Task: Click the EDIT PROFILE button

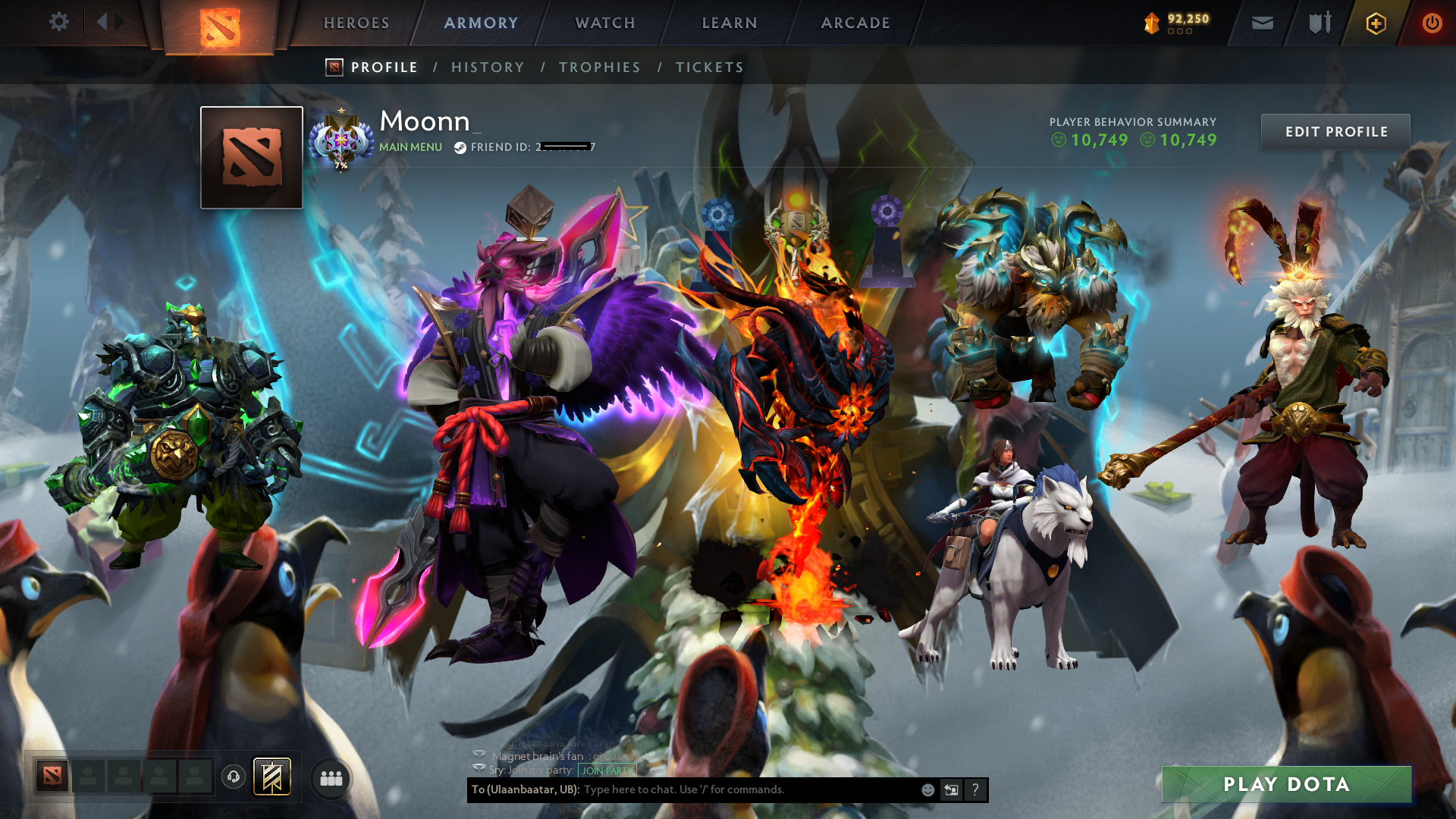Action: [x=1335, y=131]
